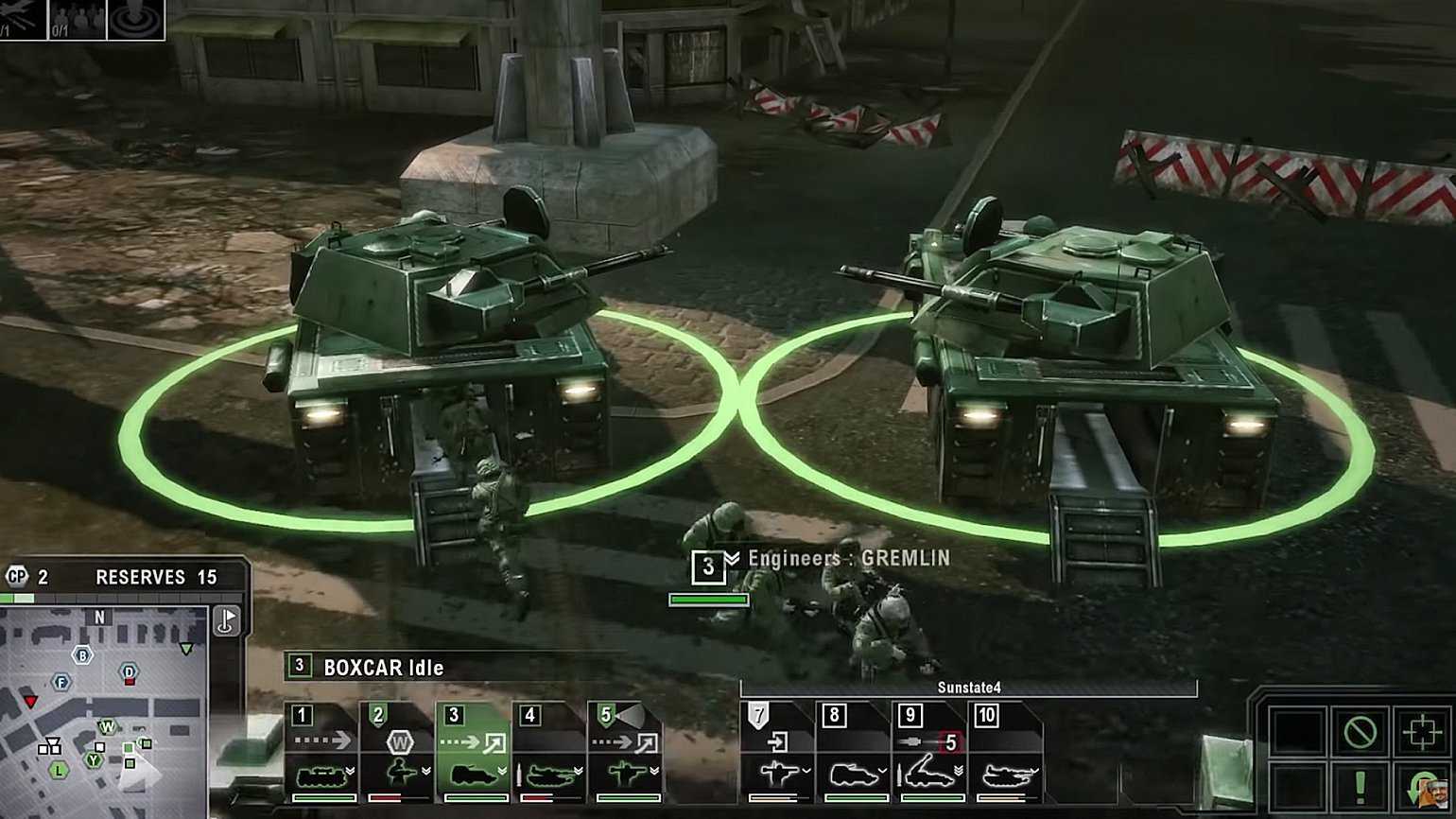The width and height of the screenshot is (1456, 819).
Task: Click objective marker B on the minimap
Action: pyautogui.click(x=83, y=654)
